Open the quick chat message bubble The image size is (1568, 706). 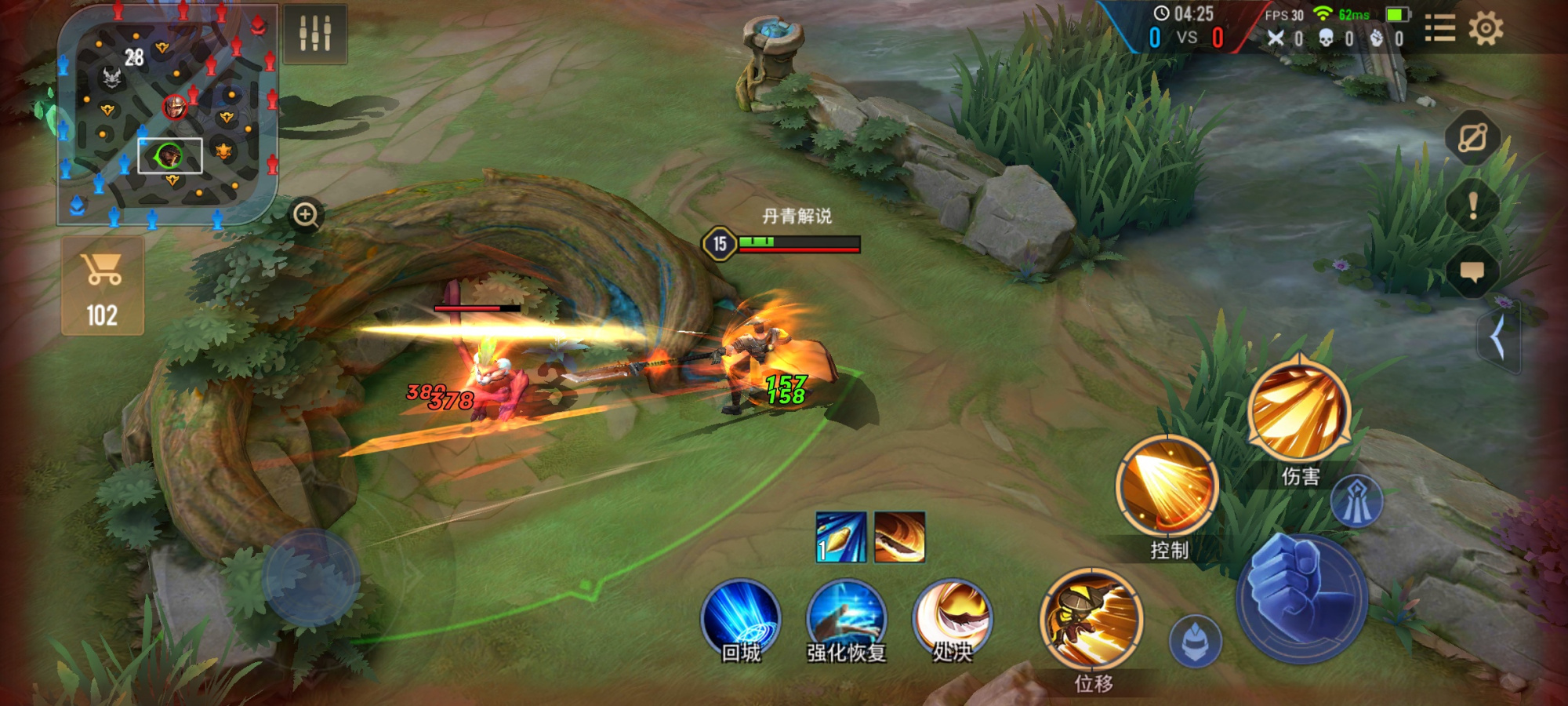coord(1472,271)
